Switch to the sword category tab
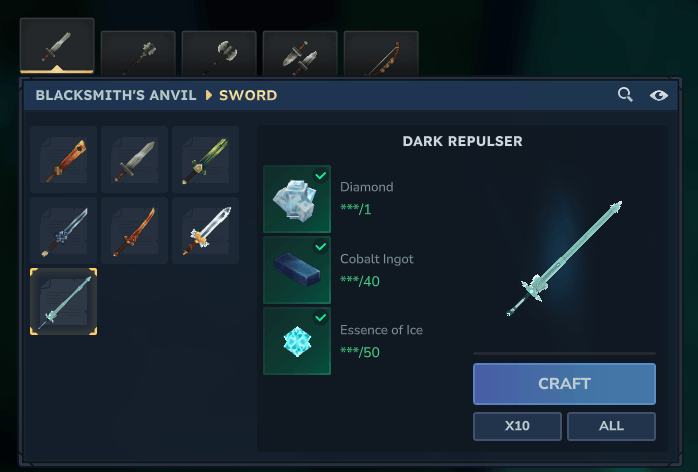The height and width of the screenshot is (472, 698). point(57,47)
